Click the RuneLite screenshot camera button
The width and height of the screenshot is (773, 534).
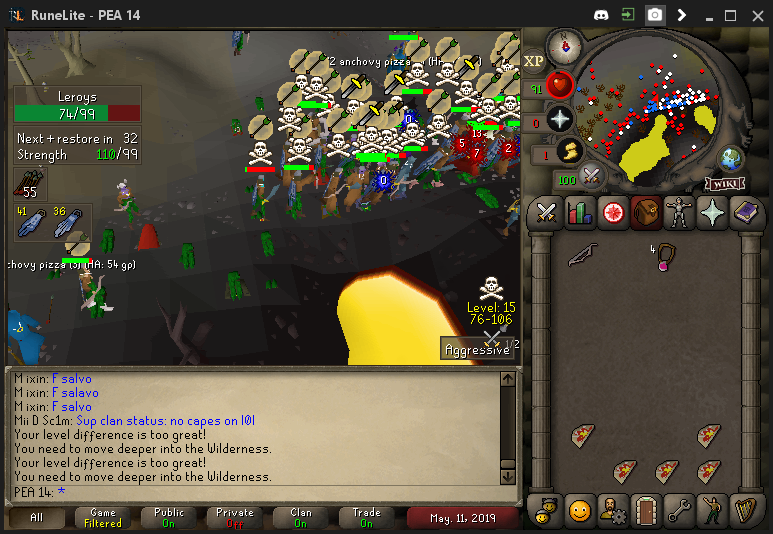pos(654,15)
